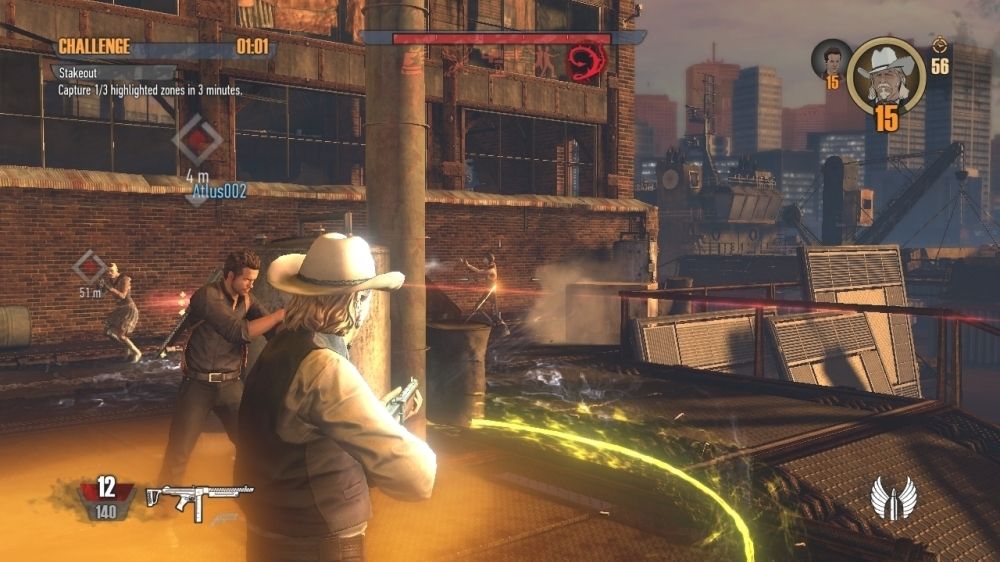Select the 4 m zone marker diamond
Viewport: 1000px width, 562px height.
point(197,141)
